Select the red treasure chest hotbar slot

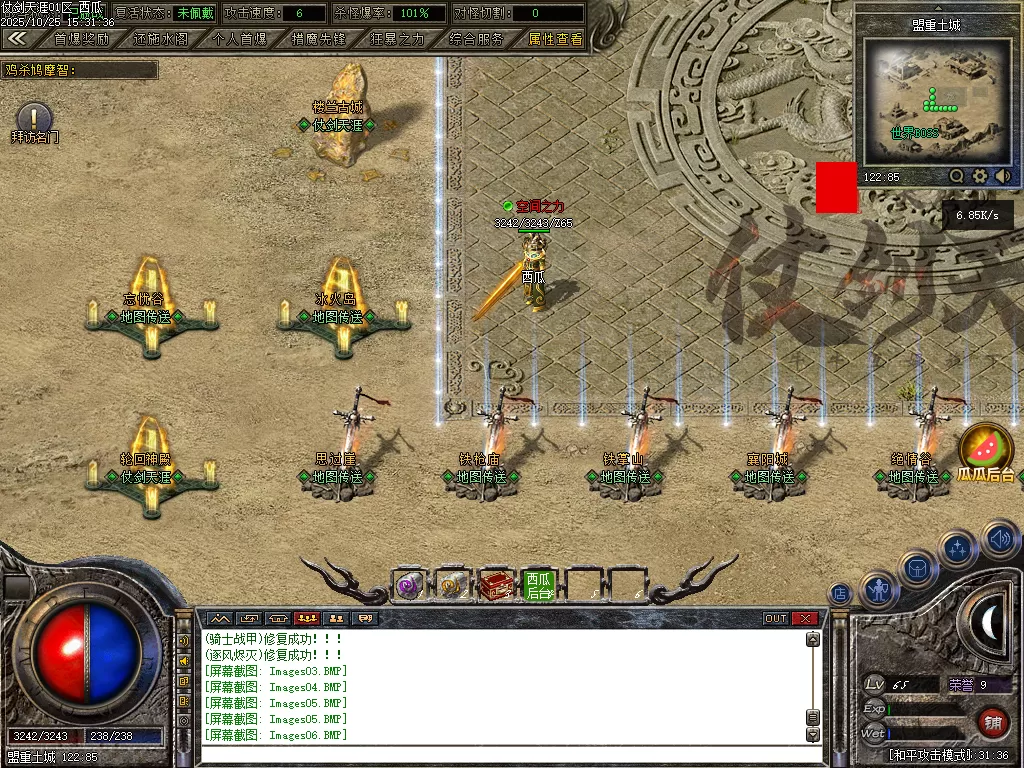pos(496,586)
